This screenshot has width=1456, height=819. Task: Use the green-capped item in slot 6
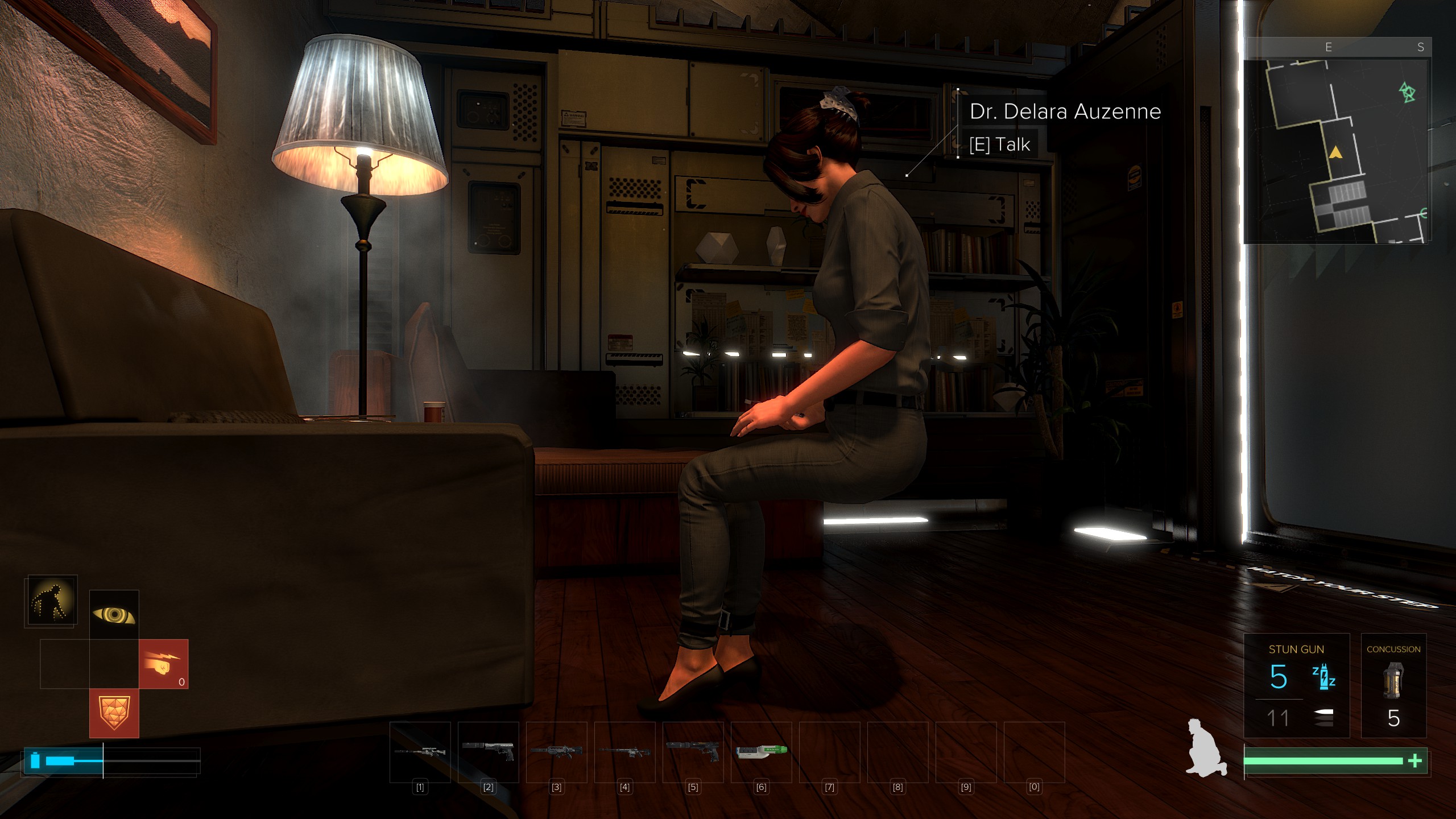(761, 752)
